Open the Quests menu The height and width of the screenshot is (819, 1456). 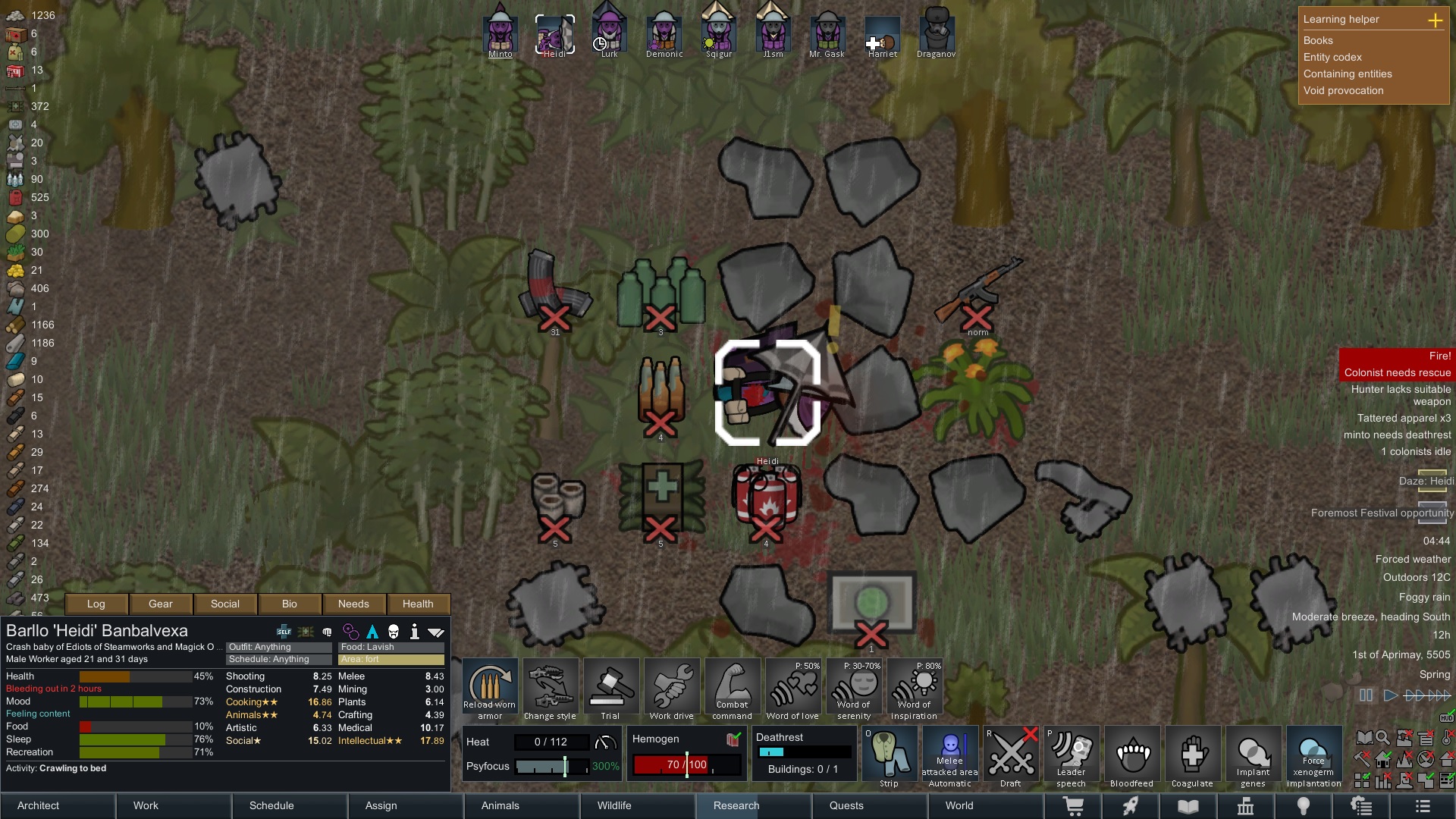coord(846,805)
